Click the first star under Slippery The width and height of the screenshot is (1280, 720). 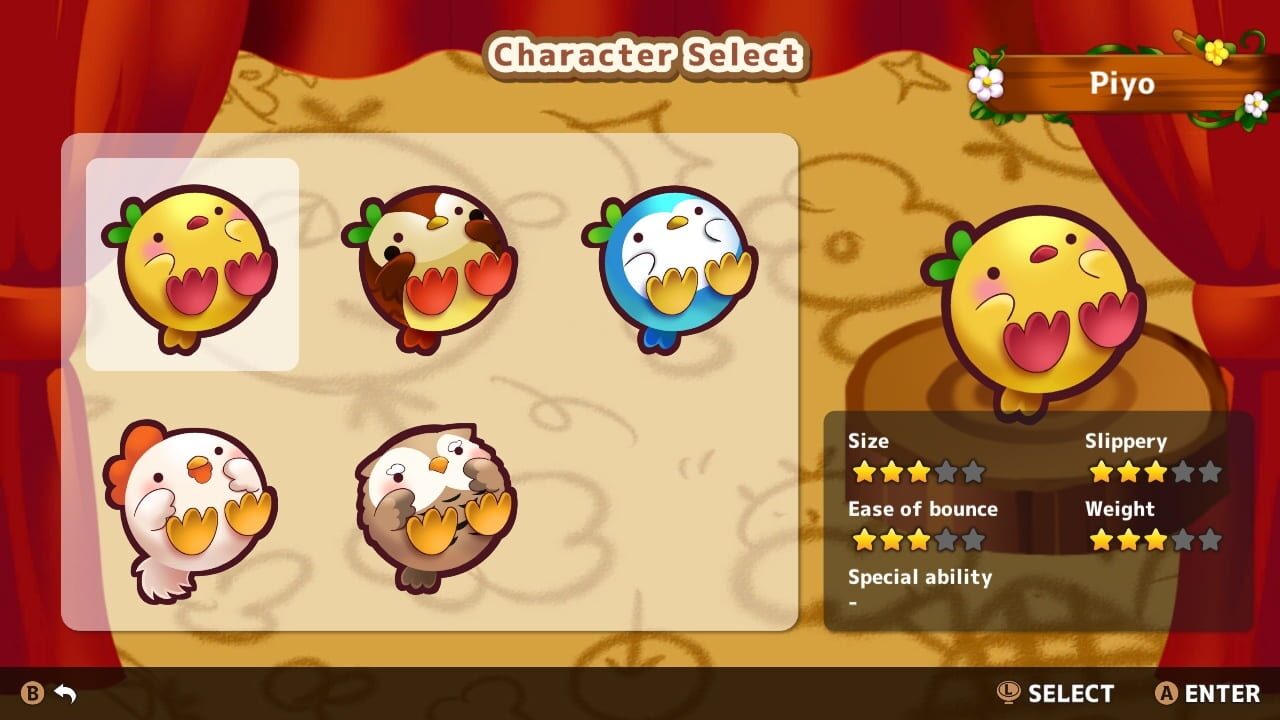[1102, 470]
